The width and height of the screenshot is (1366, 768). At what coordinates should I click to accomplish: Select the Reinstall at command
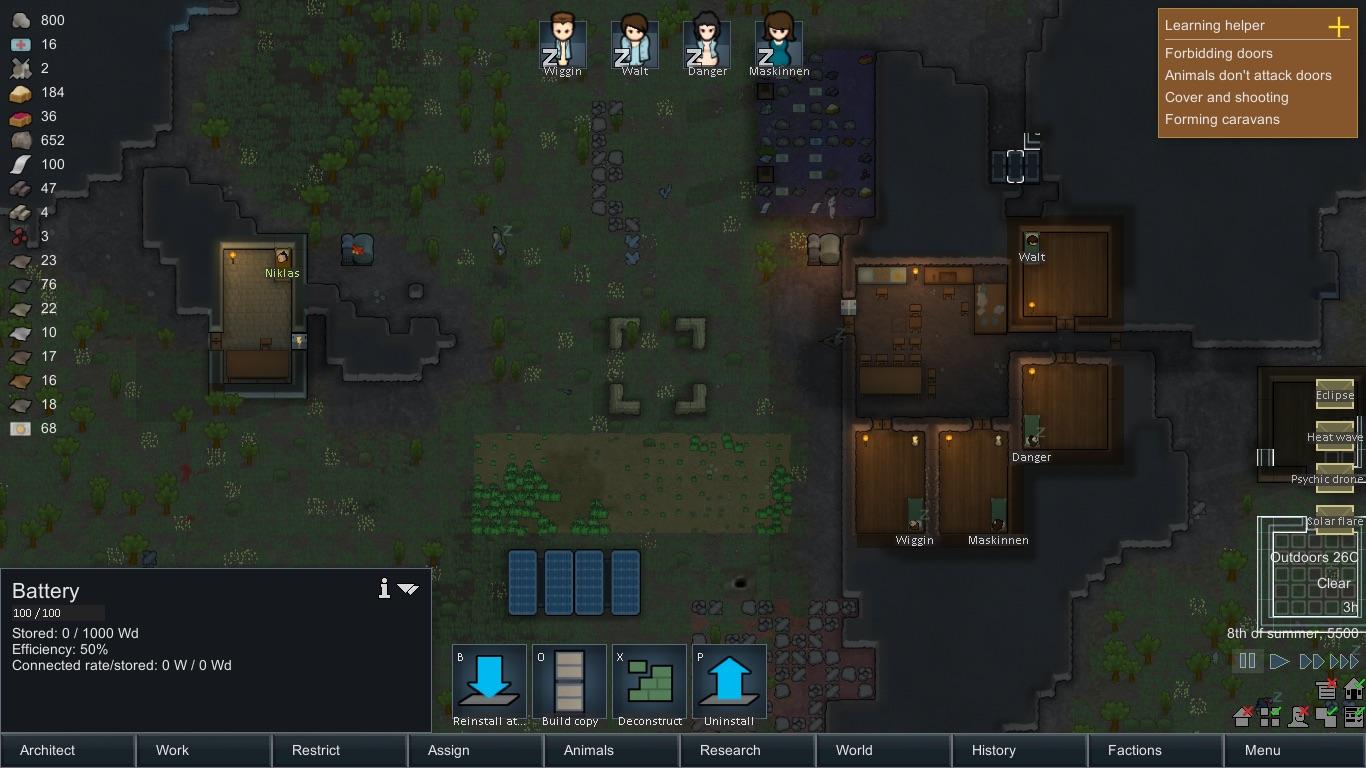coord(489,685)
